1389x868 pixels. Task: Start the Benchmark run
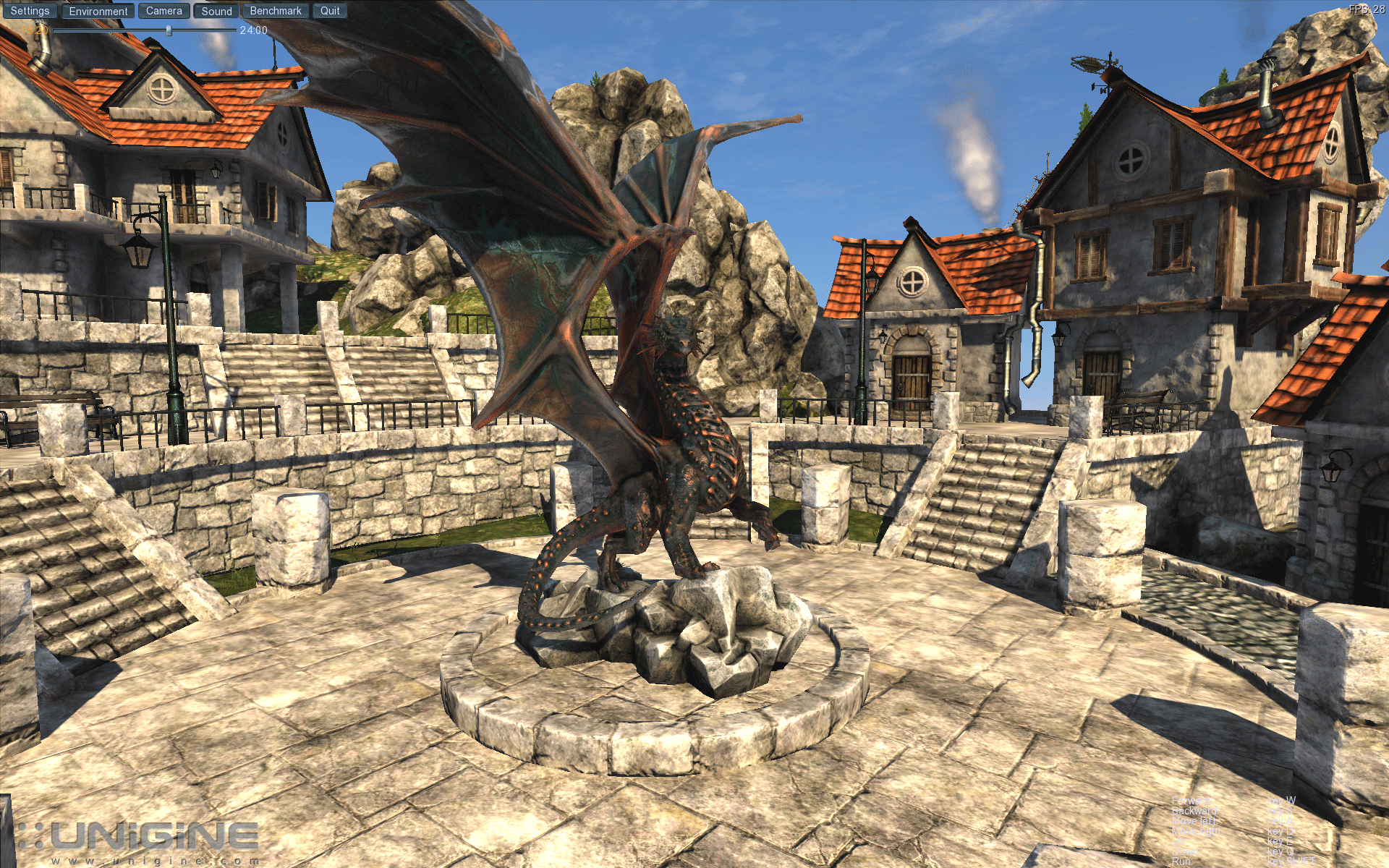point(276,11)
